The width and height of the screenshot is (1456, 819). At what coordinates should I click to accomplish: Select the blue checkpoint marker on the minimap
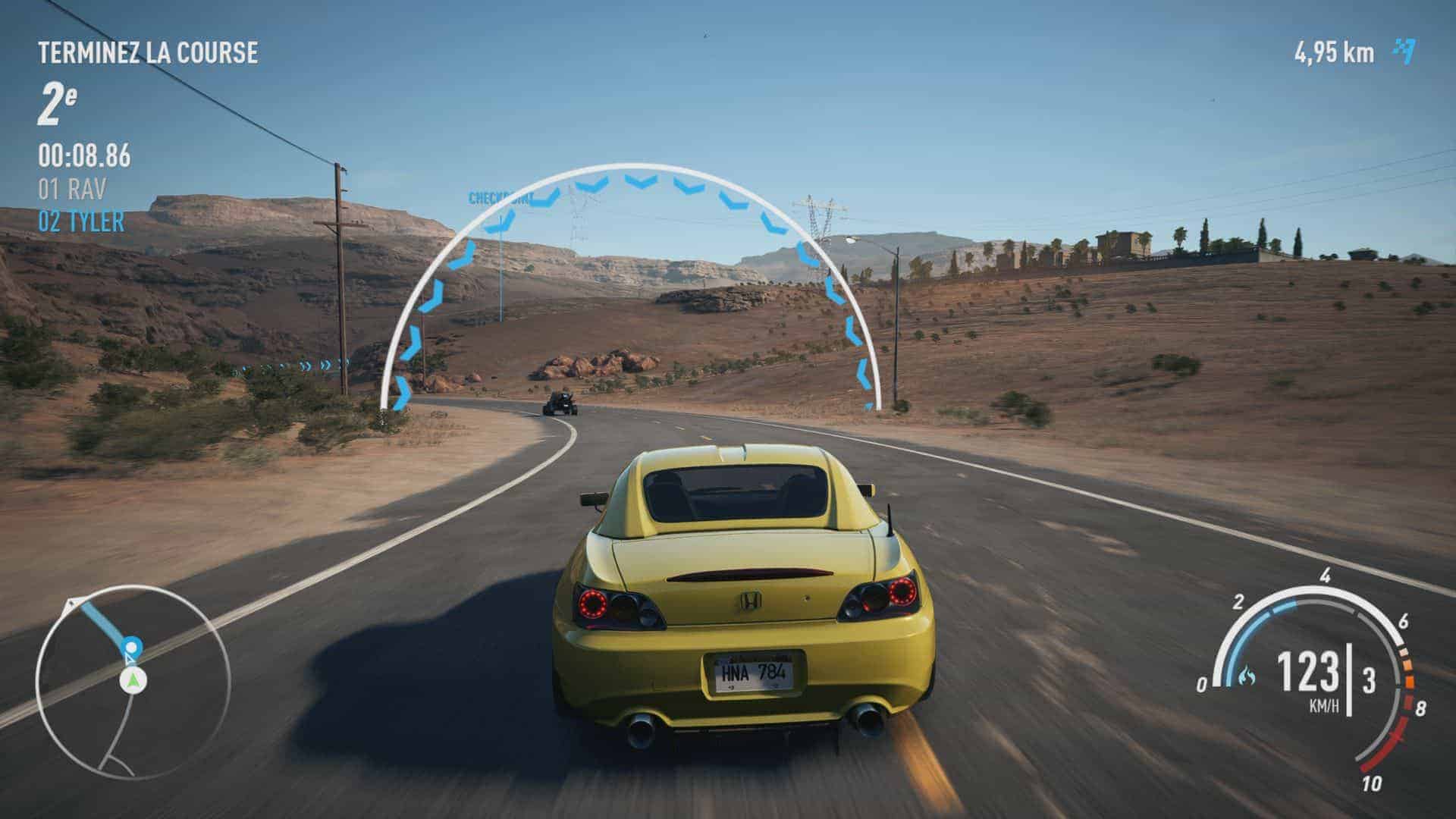point(132,647)
